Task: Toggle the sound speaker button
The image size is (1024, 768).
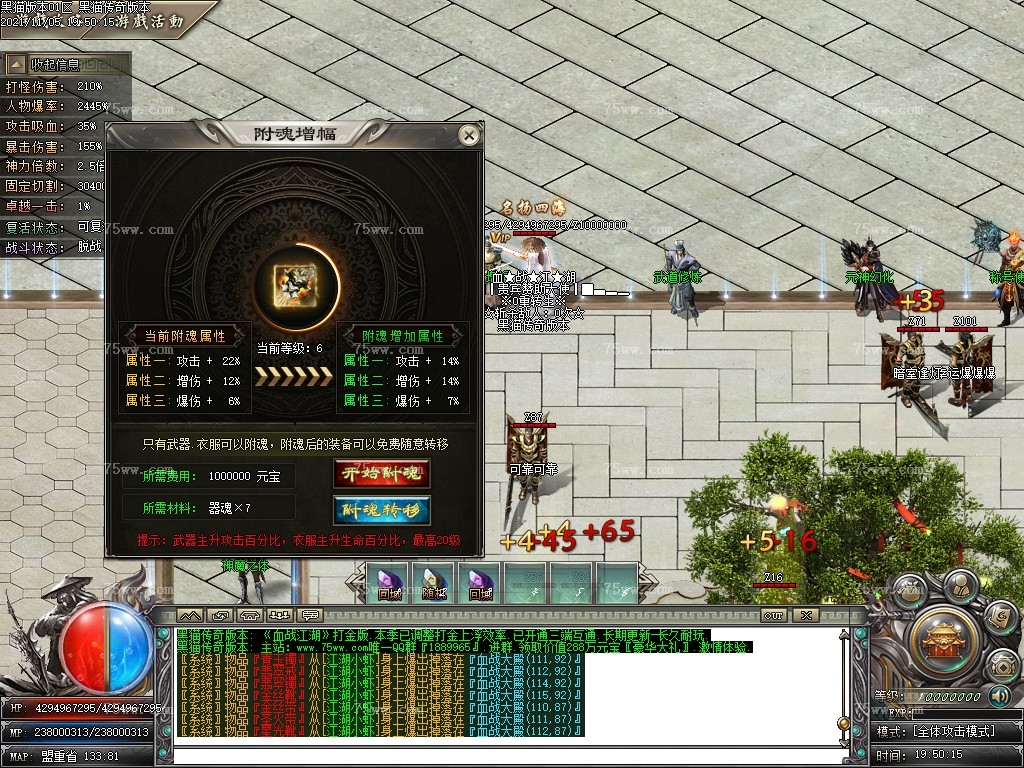Action: point(999,695)
